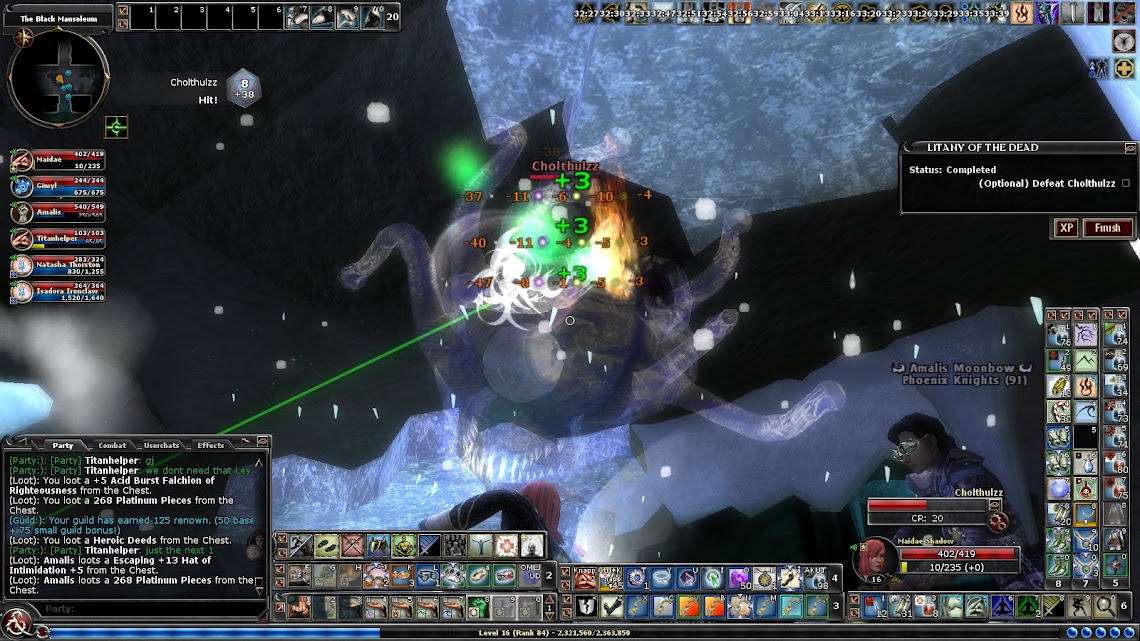Screen dimensions: 1140x641
Task: Open the Effects chat tab
Action: [210, 445]
